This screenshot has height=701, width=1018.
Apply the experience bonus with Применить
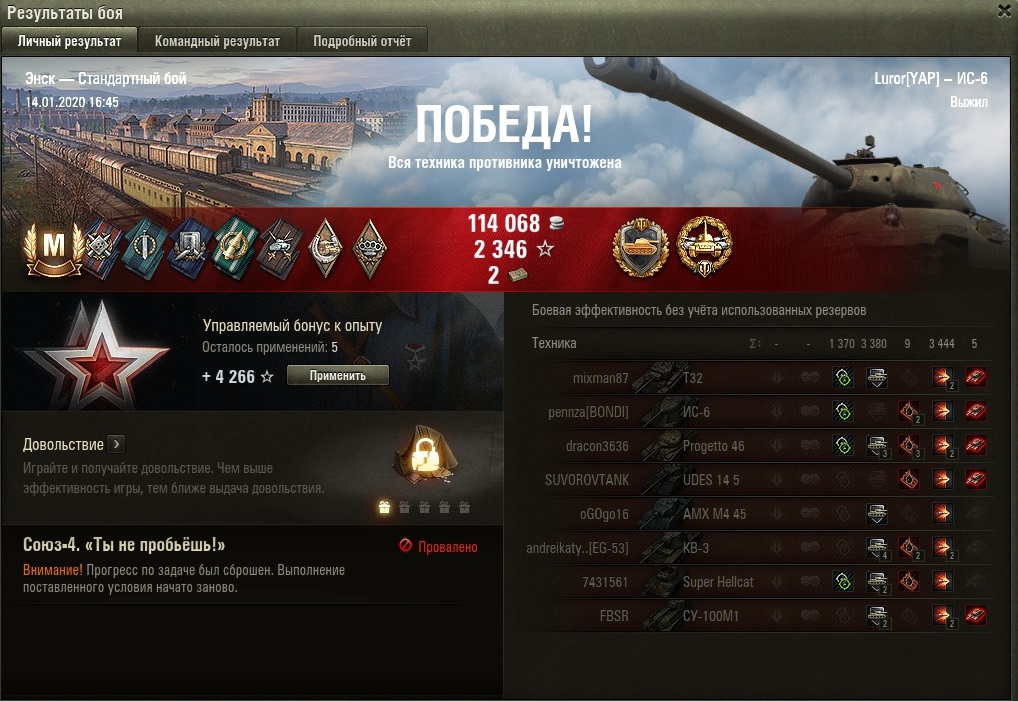[337, 376]
